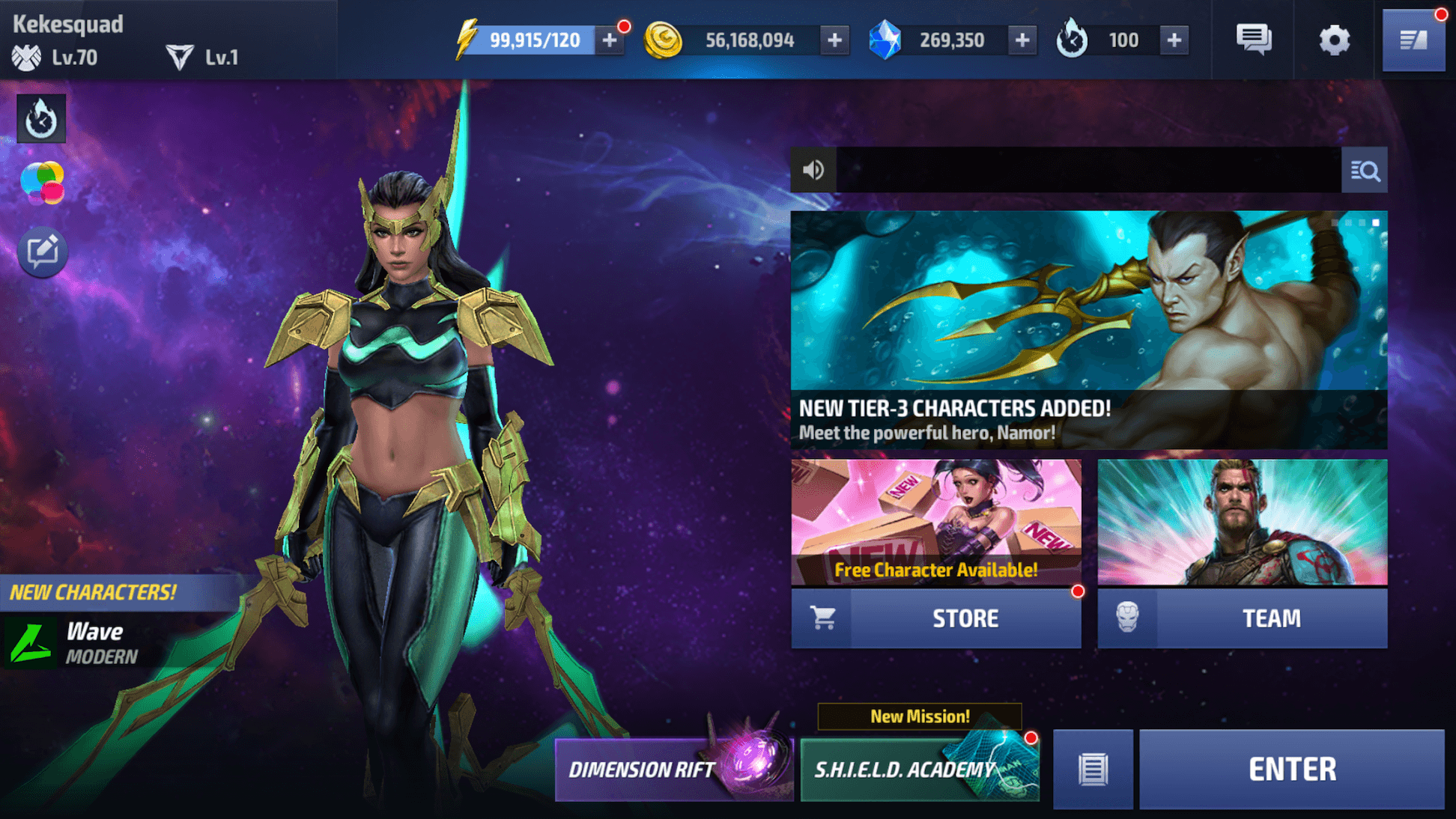Screen dimensions: 1456x819
Task: Open announcement search with magnifier icon
Action: 1365,170
